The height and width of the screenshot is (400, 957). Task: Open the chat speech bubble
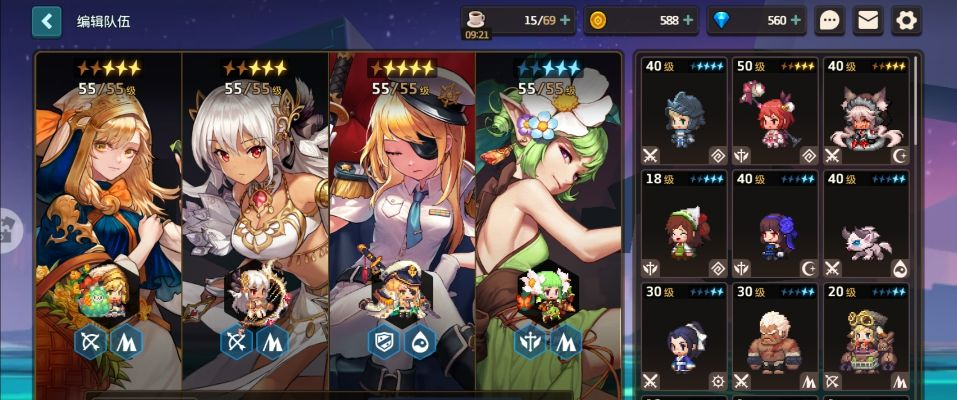coord(830,20)
